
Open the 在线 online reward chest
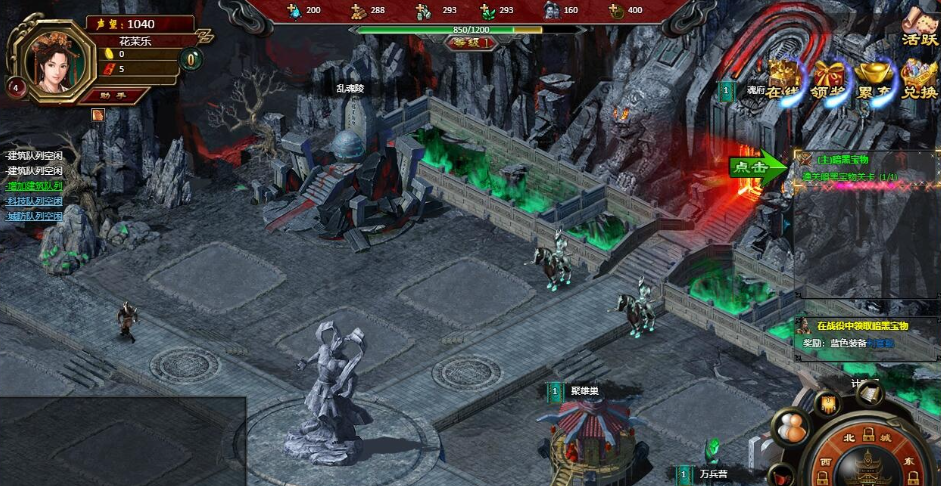[x=784, y=77]
